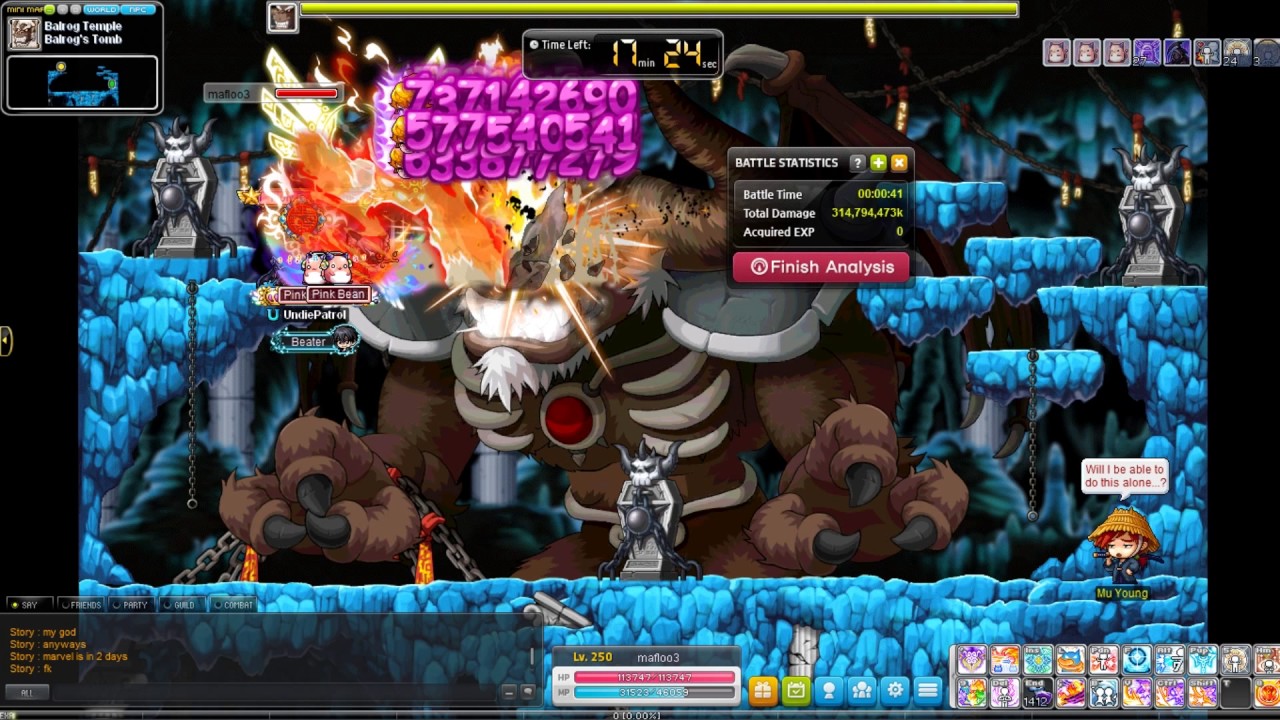1280x720 pixels.
Task: Open the World map from minimap
Action: 103,9
